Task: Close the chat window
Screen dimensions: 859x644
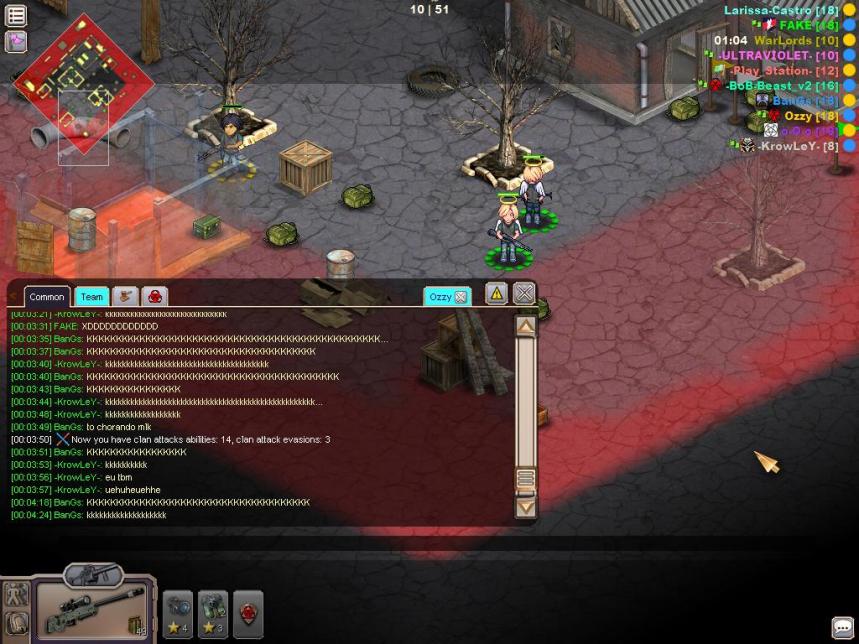Action: (524, 293)
